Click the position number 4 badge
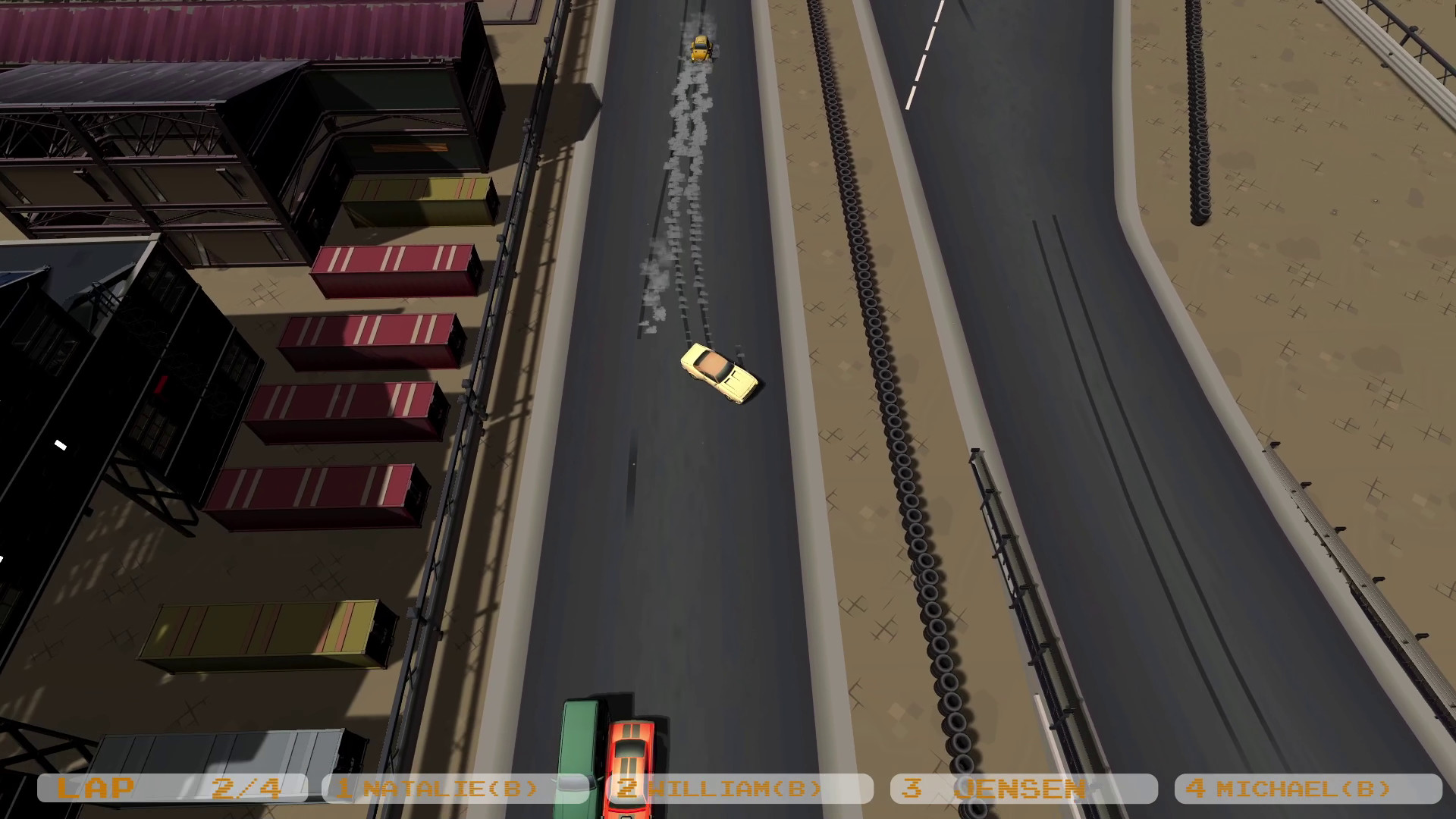The height and width of the screenshot is (819, 1456). pyautogui.click(x=1196, y=789)
